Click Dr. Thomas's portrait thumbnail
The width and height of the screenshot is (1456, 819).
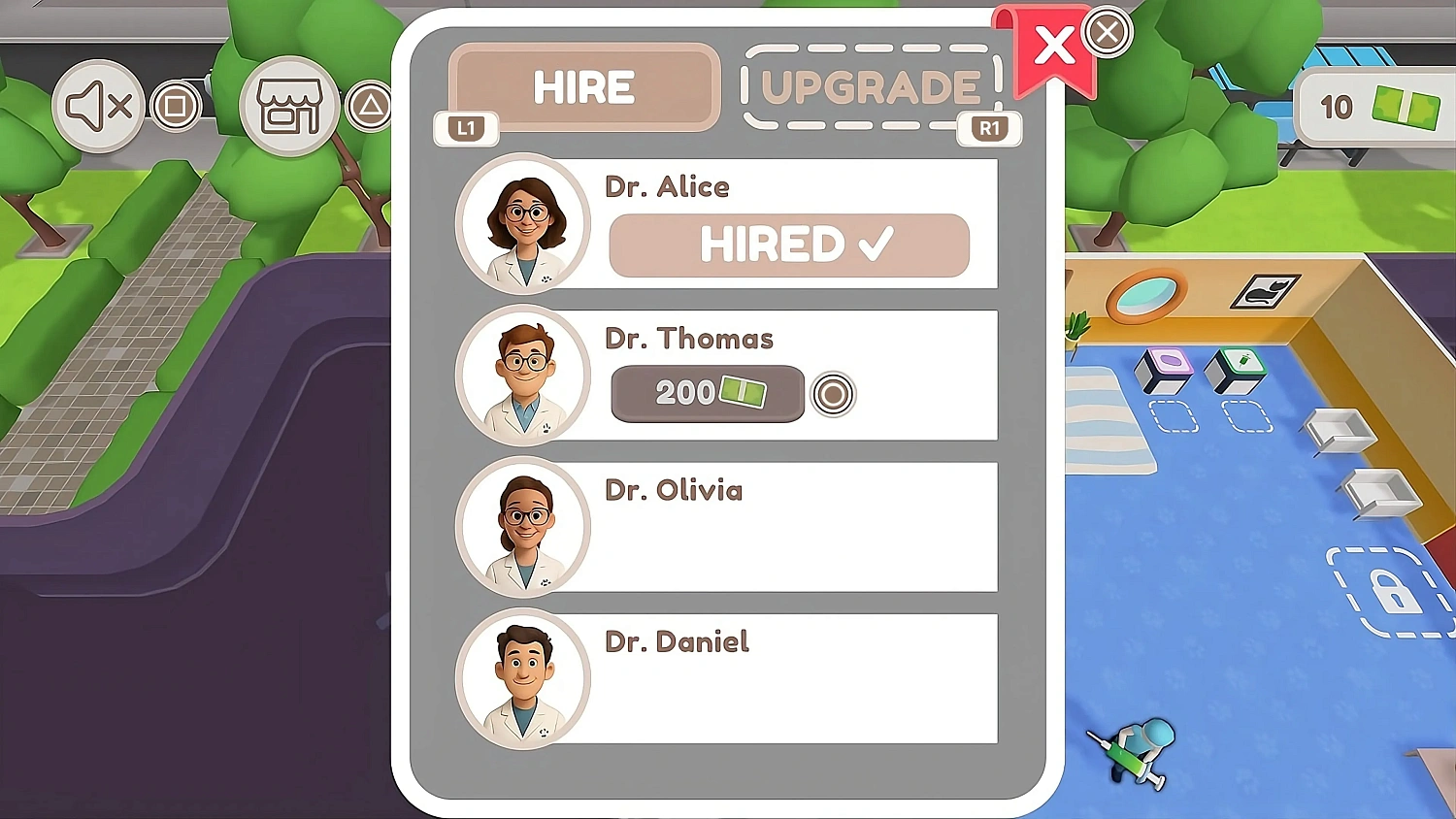(x=524, y=376)
